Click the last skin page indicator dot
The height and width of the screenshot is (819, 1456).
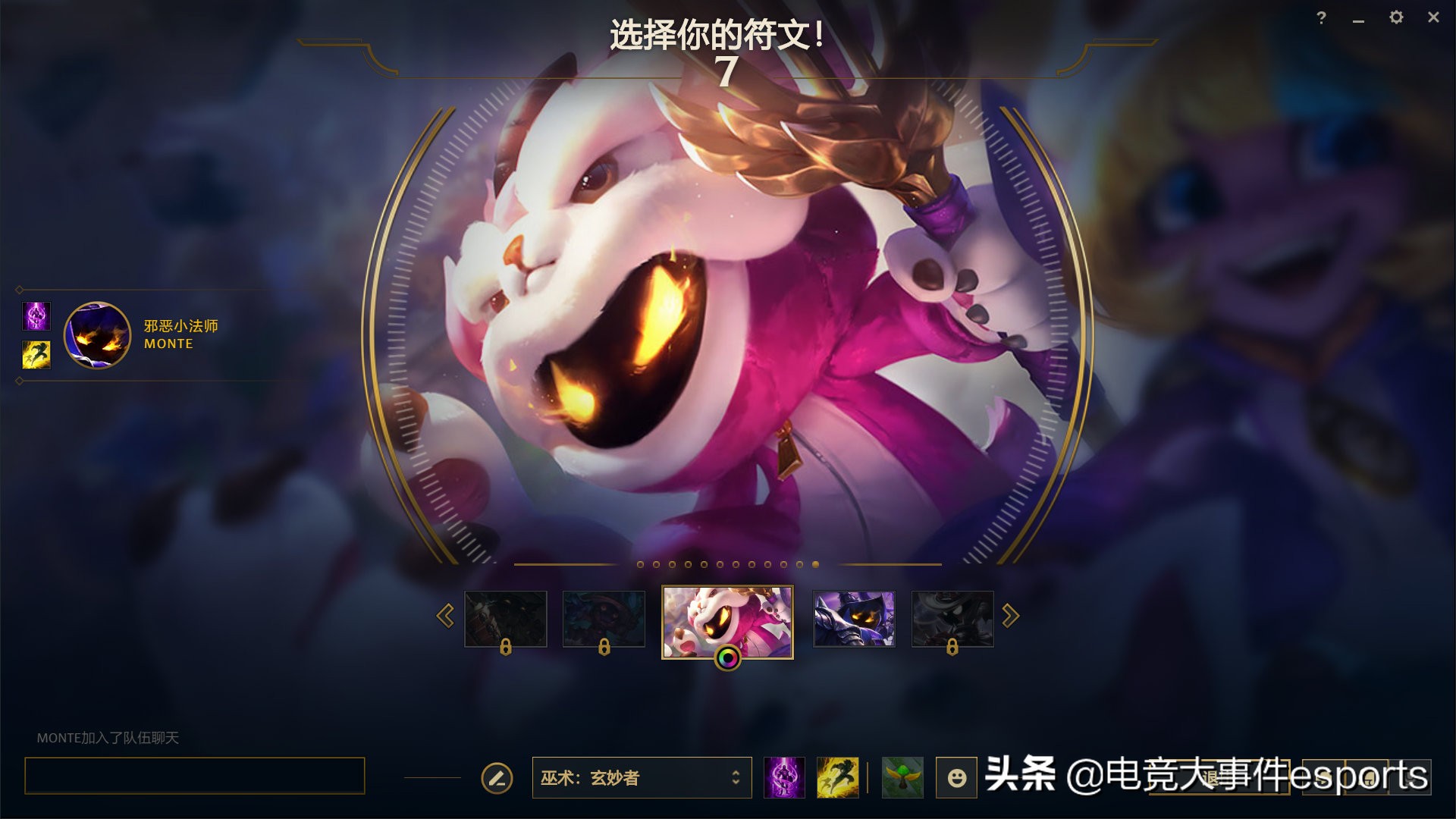click(815, 564)
